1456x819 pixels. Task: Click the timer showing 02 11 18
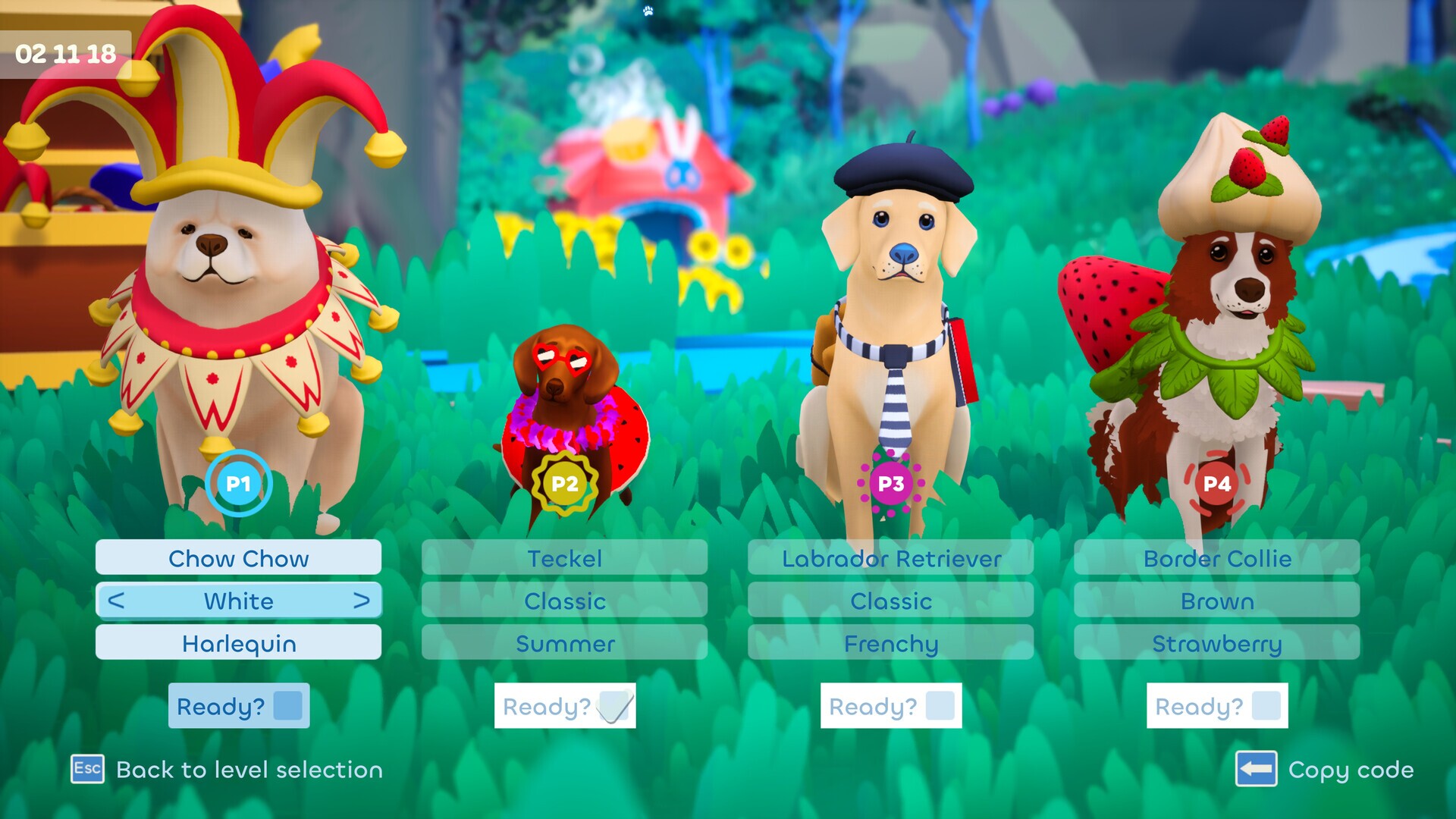coord(64,54)
